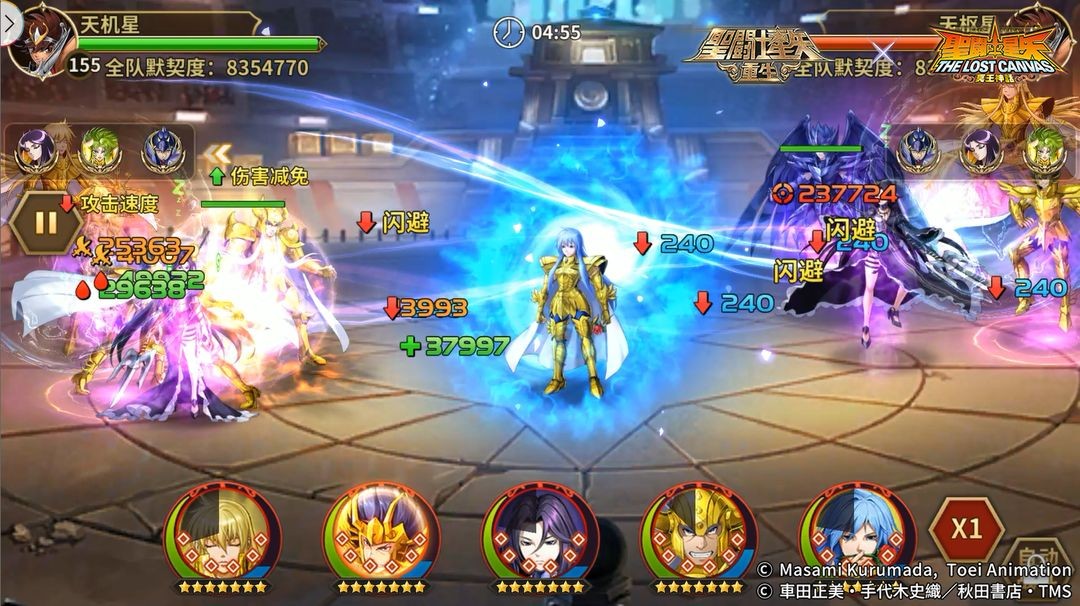Inspect the enemy blue-helmeted support icon

[x=918, y=151]
